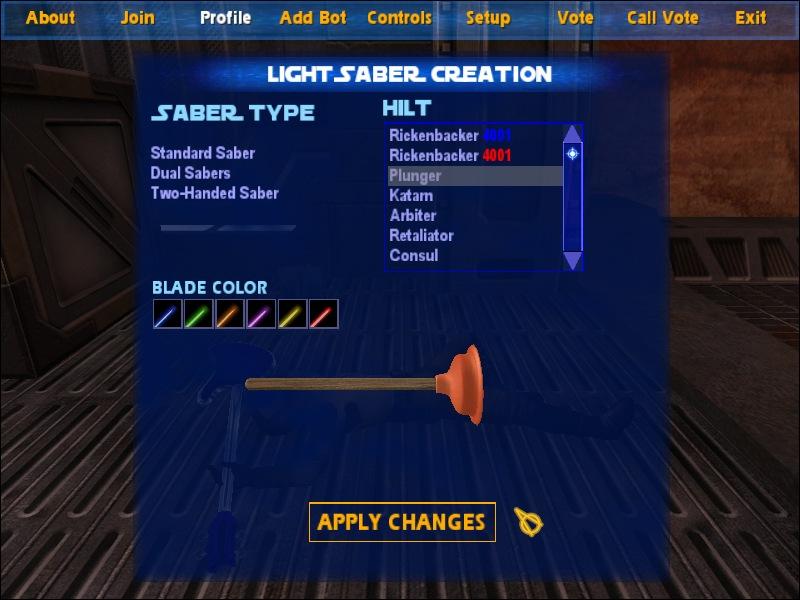Screen dimensions: 800x600
Task: Open the Controls menu
Action: click(399, 17)
